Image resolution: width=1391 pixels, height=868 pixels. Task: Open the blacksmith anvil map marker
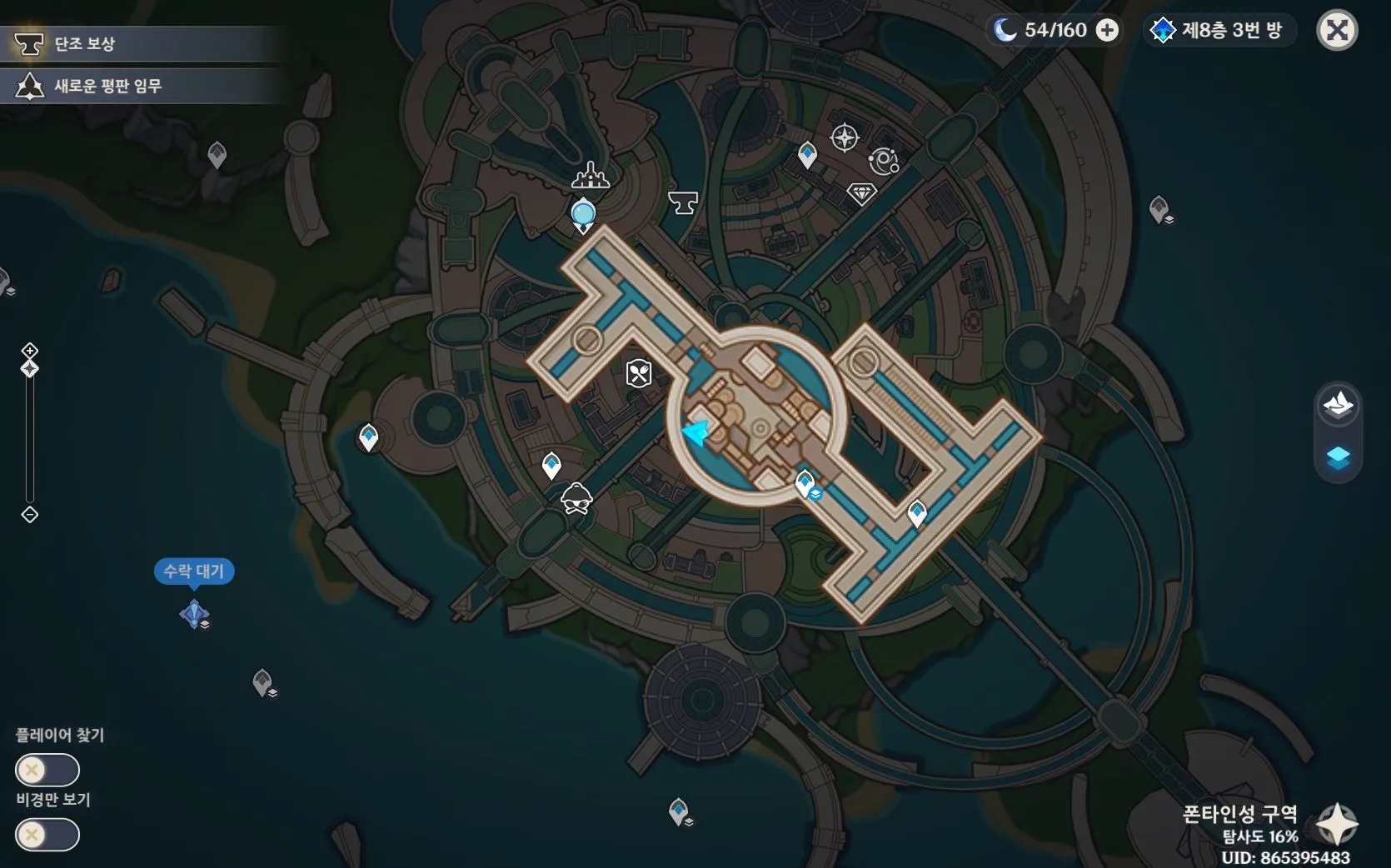683,202
